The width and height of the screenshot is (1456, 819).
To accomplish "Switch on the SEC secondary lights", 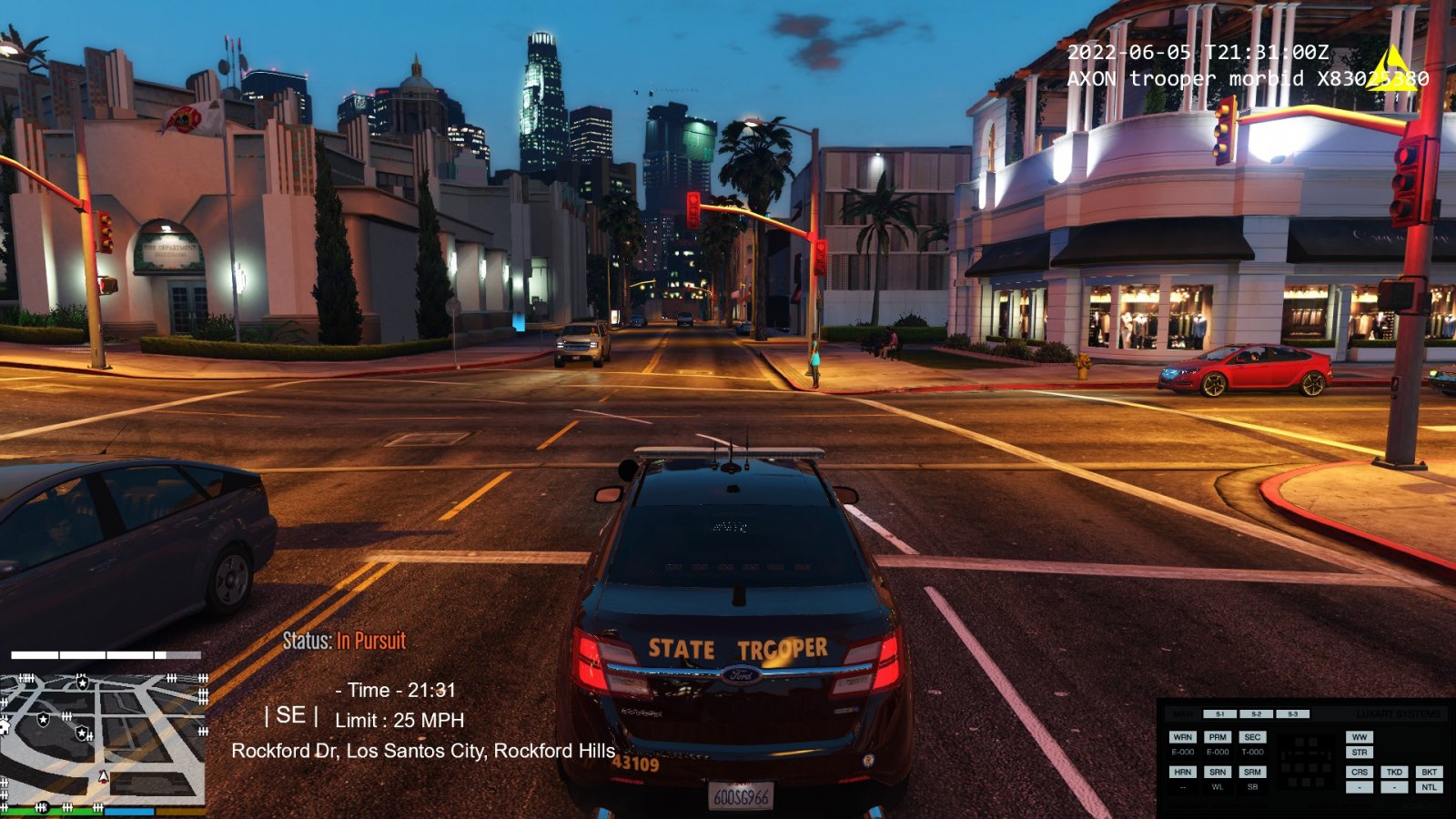I will pyautogui.click(x=1252, y=737).
